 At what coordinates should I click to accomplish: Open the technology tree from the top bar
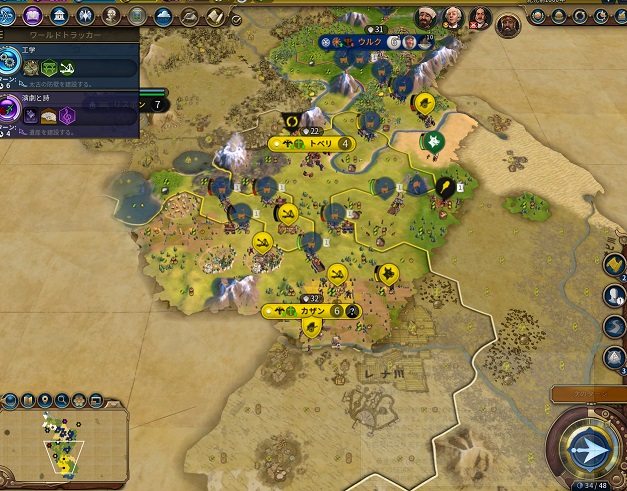point(9,15)
